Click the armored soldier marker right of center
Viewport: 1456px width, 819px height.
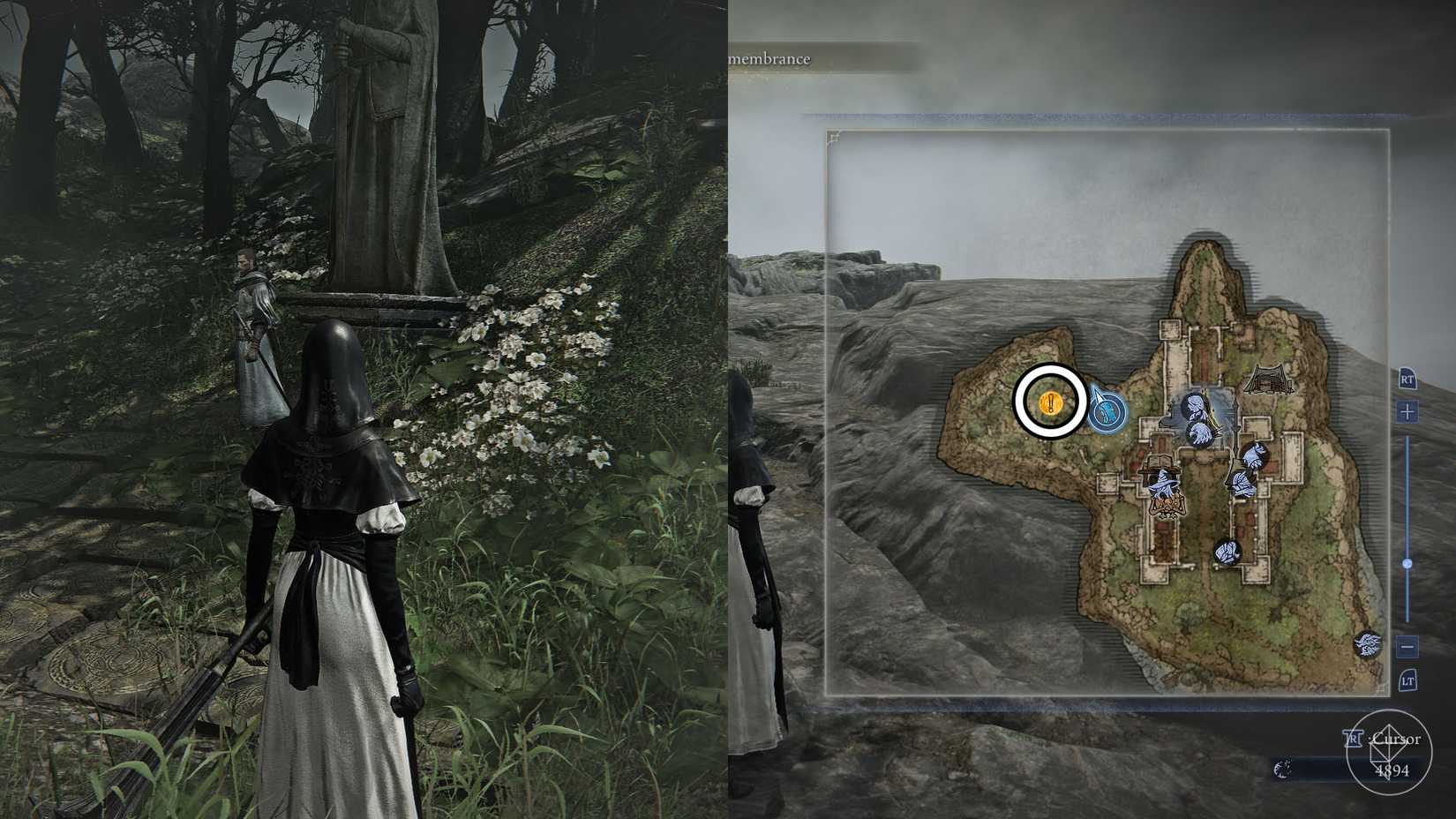pyautogui.click(x=1254, y=456)
